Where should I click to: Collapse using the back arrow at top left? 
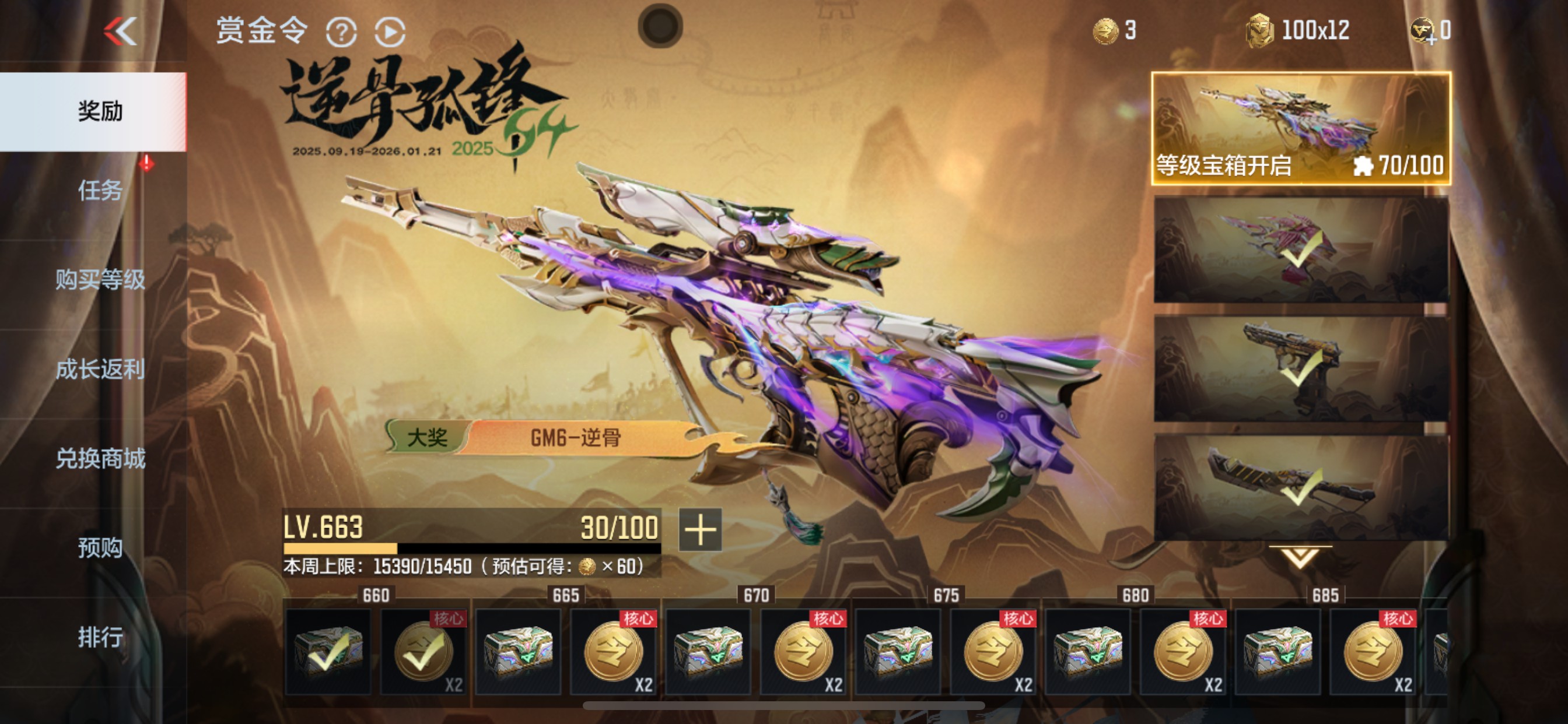[x=122, y=31]
